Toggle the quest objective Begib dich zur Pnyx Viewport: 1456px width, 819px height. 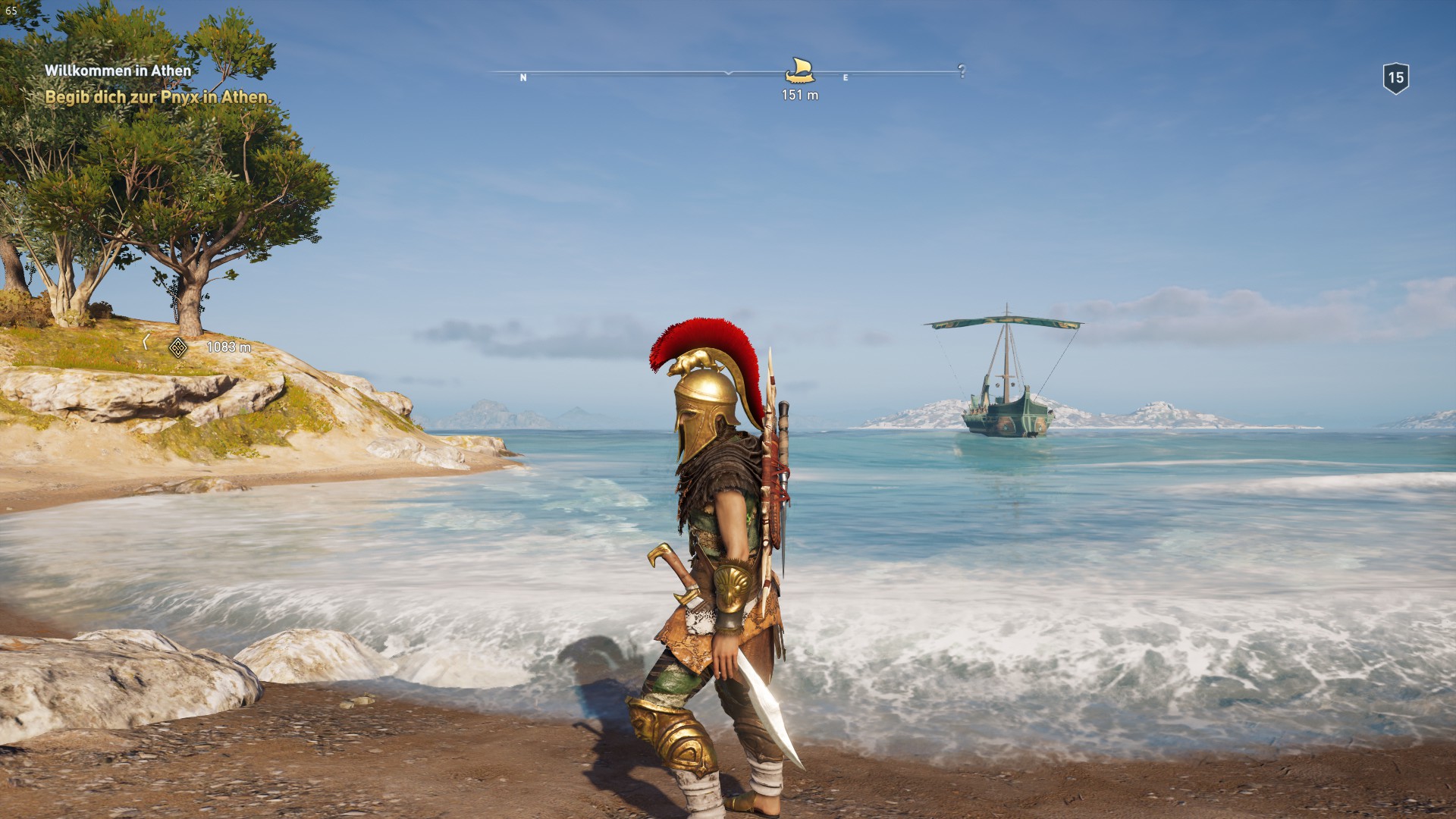point(160,97)
